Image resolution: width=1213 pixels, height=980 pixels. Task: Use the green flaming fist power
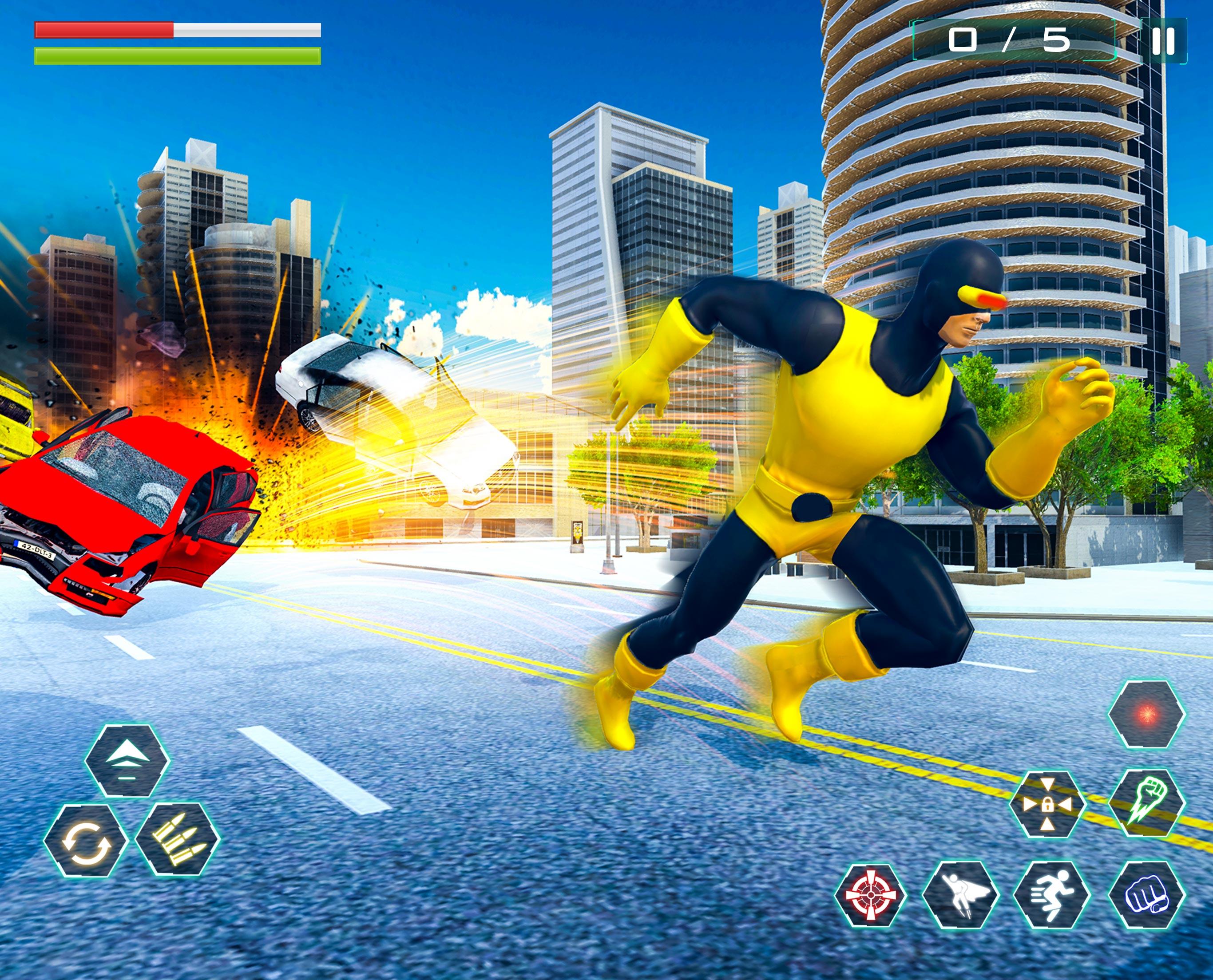(1147, 802)
